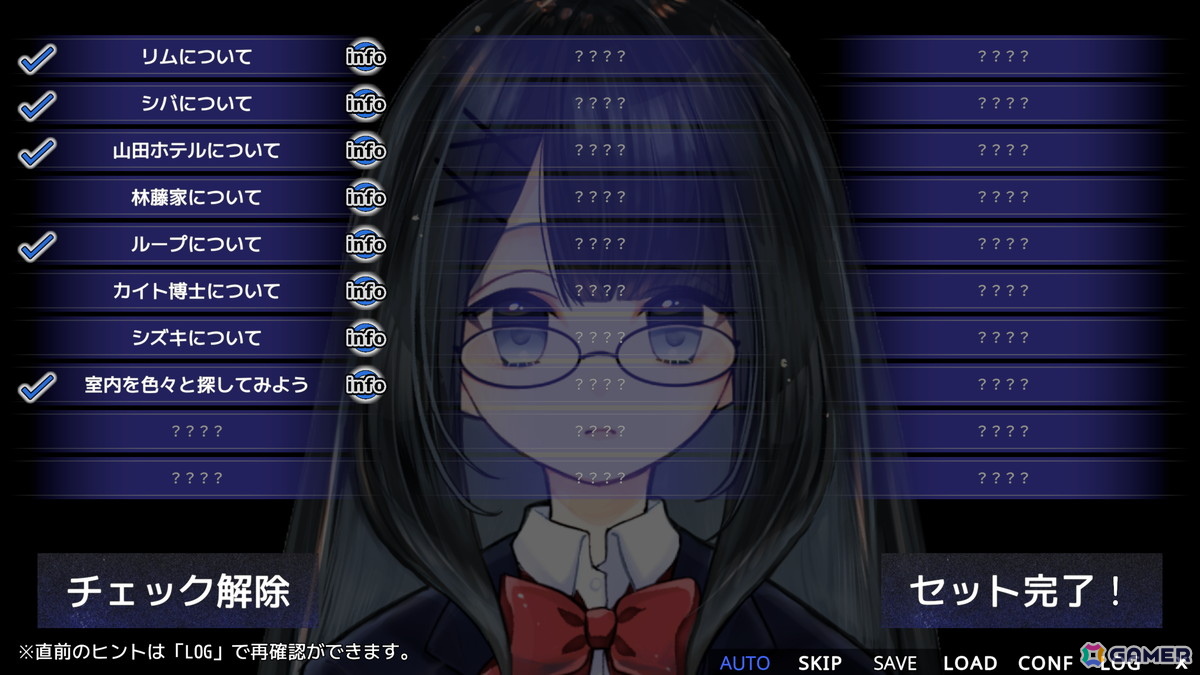This screenshot has width=1200, height=675.
Task: View info for シズキについて
Action: 366,338
